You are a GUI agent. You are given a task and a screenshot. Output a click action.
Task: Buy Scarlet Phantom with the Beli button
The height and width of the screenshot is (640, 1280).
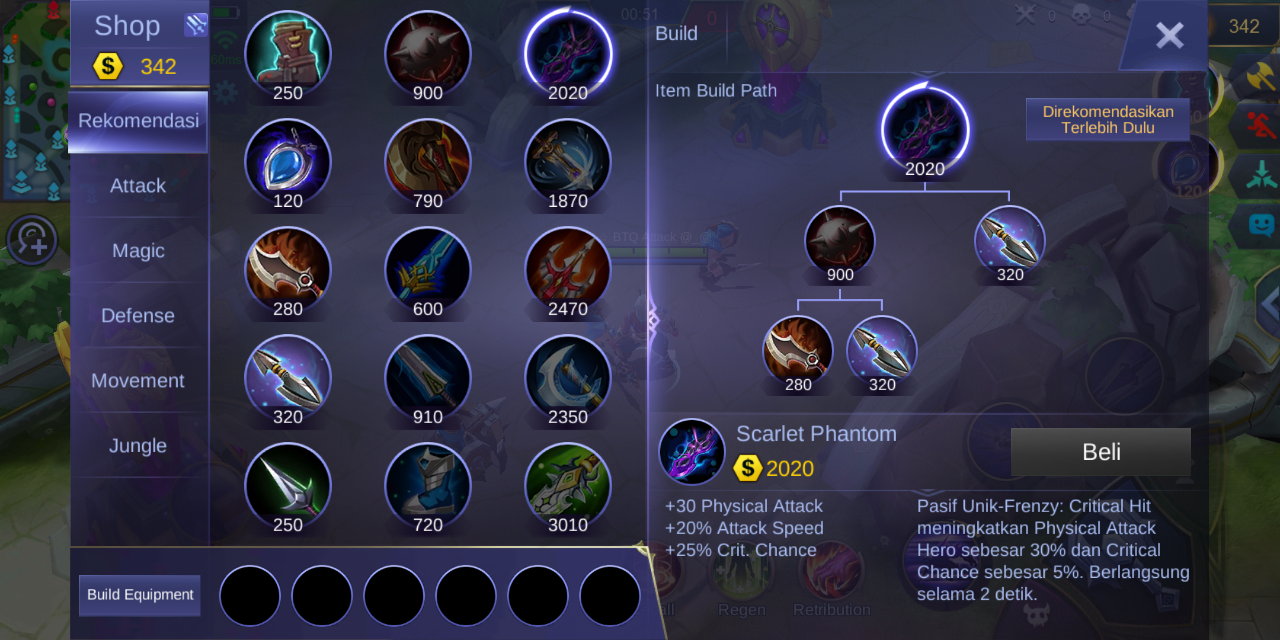(1100, 452)
